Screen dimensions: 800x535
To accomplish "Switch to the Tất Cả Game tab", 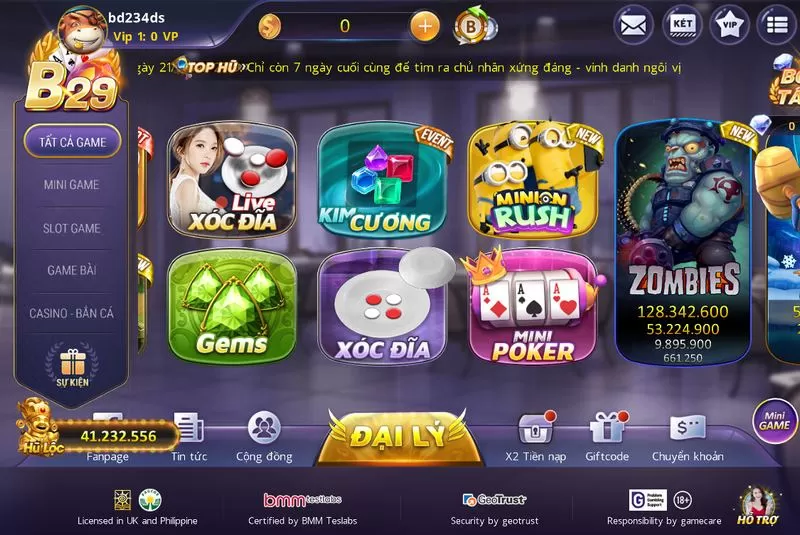I will (72, 142).
